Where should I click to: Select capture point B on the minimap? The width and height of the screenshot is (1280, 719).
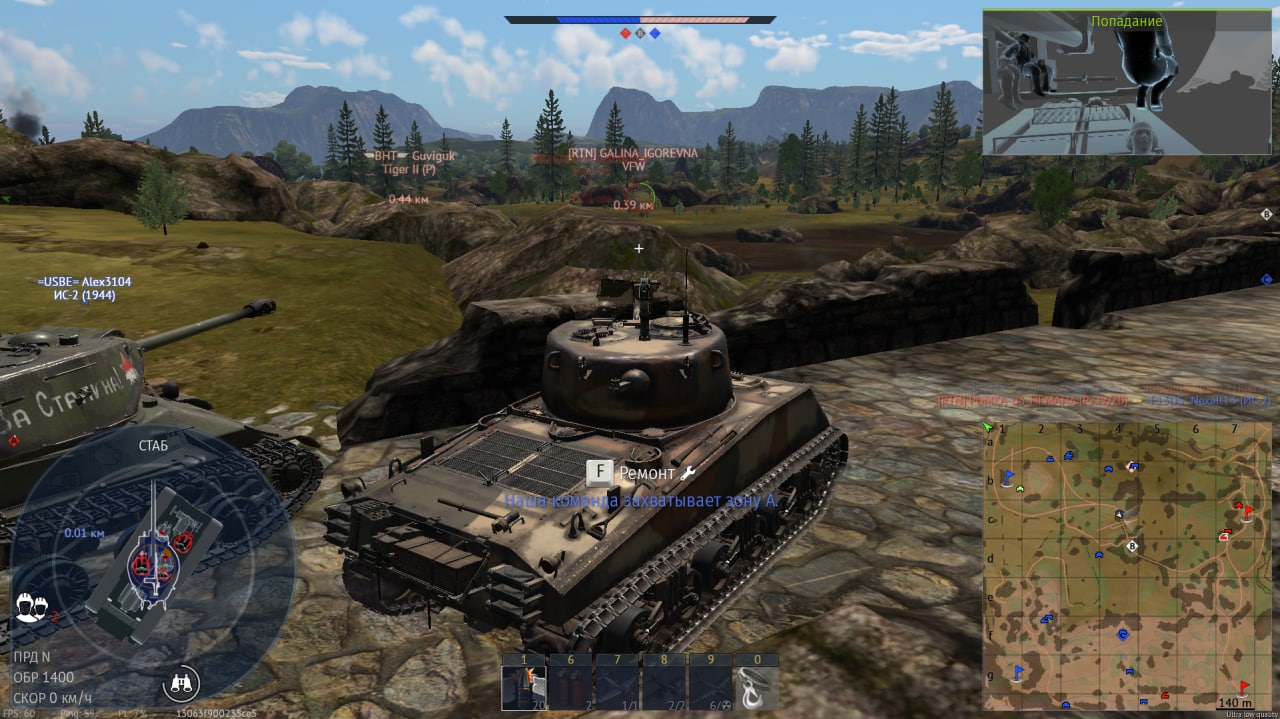pyautogui.click(x=1132, y=547)
